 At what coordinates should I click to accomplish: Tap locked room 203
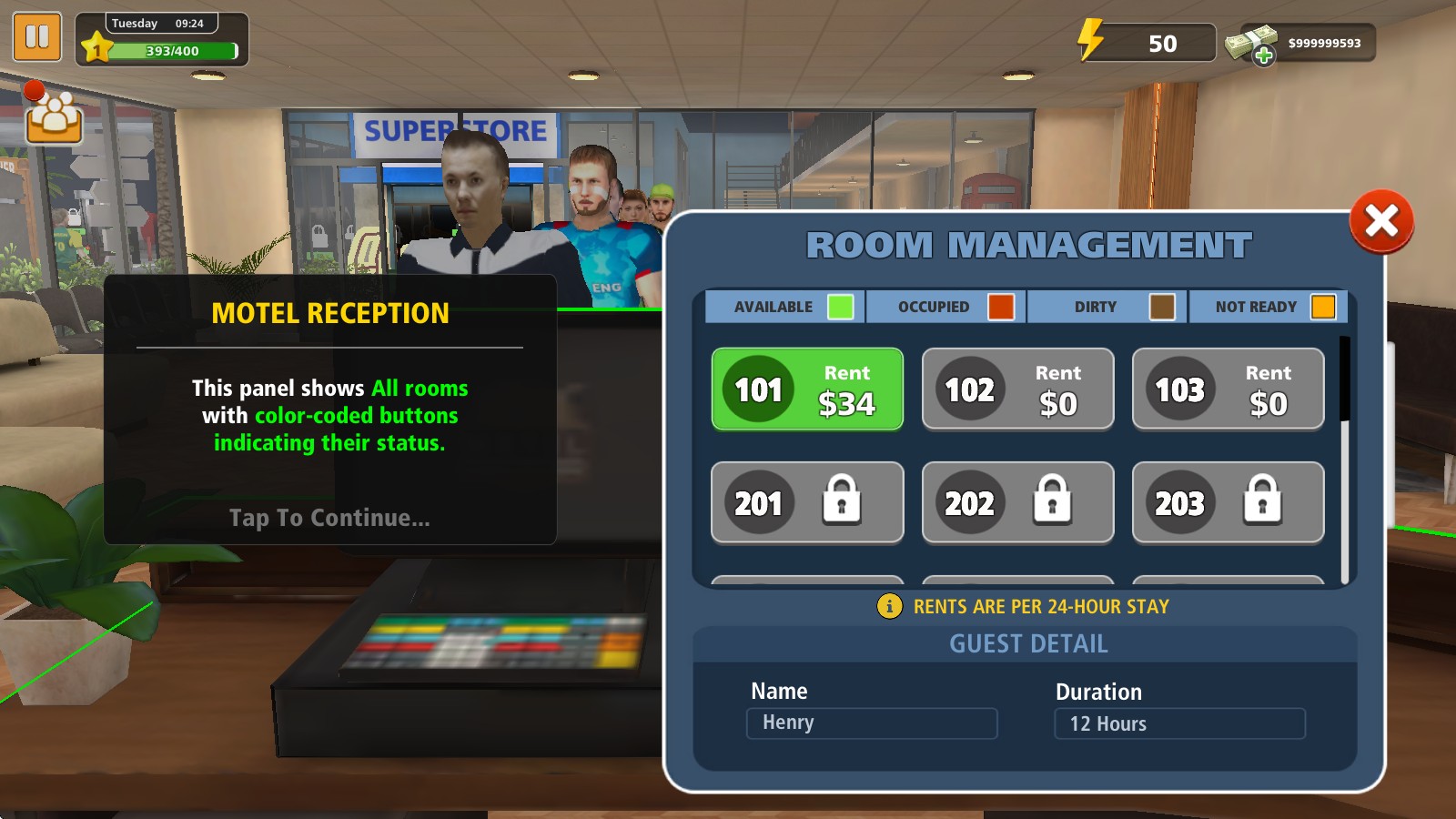pyautogui.click(x=1228, y=502)
